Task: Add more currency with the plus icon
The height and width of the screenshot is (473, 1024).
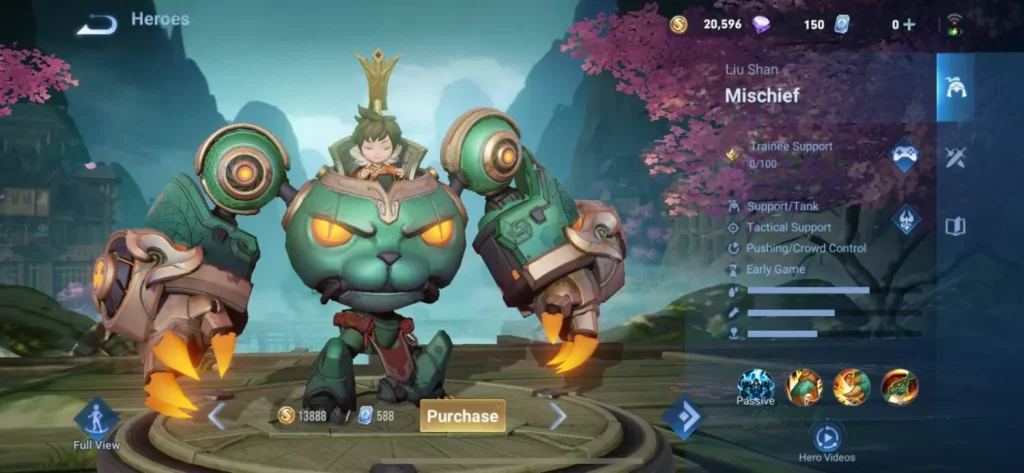Action: 909,24
